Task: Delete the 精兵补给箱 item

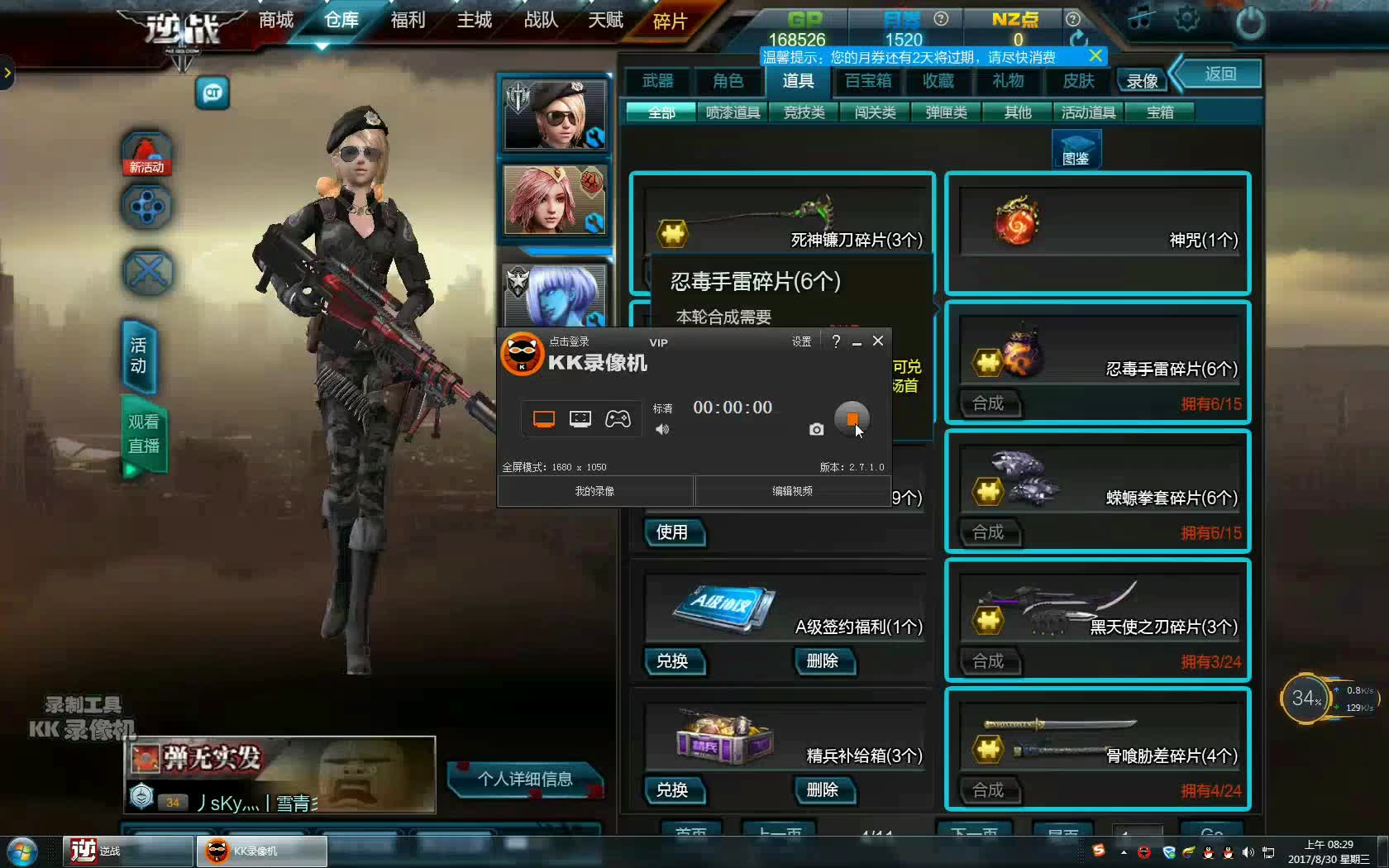Action: pos(823,790)
